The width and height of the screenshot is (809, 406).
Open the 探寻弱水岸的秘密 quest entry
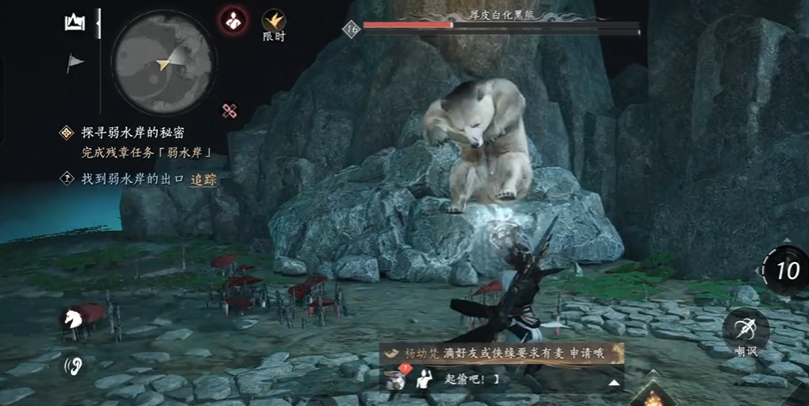click(133, 132)
